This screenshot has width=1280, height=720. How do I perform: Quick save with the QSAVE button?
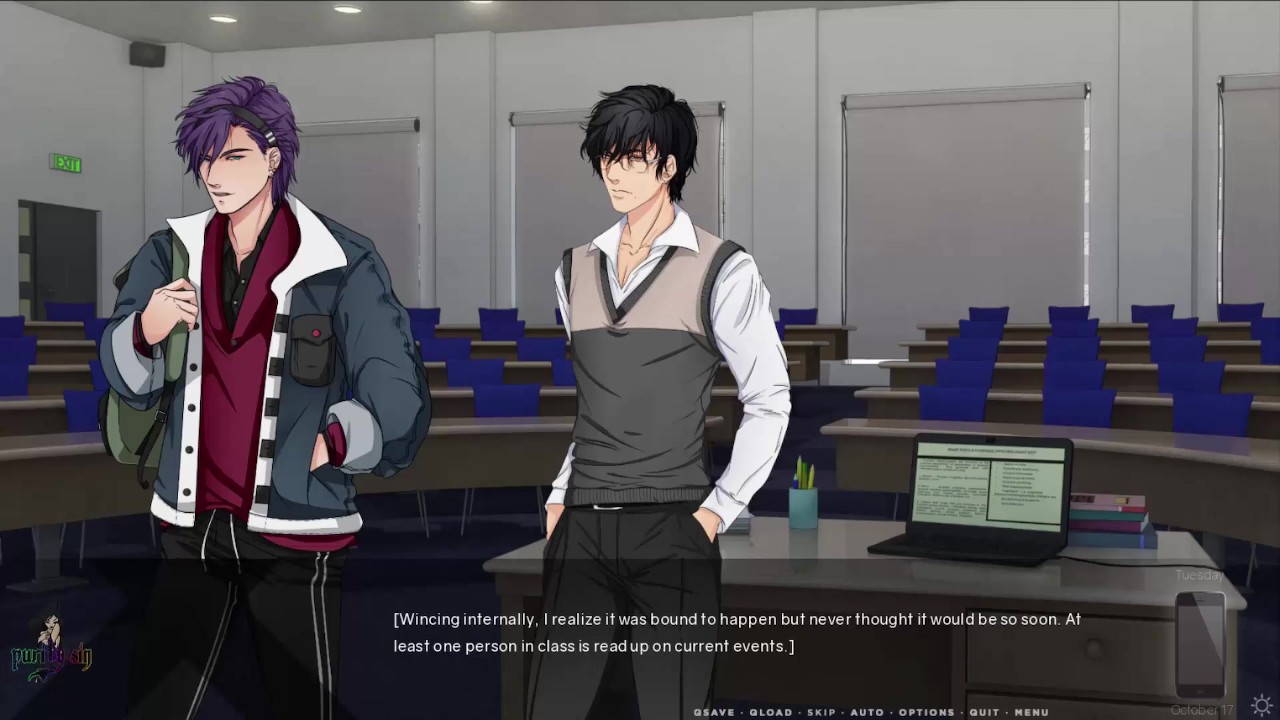(x=714, y=712)
